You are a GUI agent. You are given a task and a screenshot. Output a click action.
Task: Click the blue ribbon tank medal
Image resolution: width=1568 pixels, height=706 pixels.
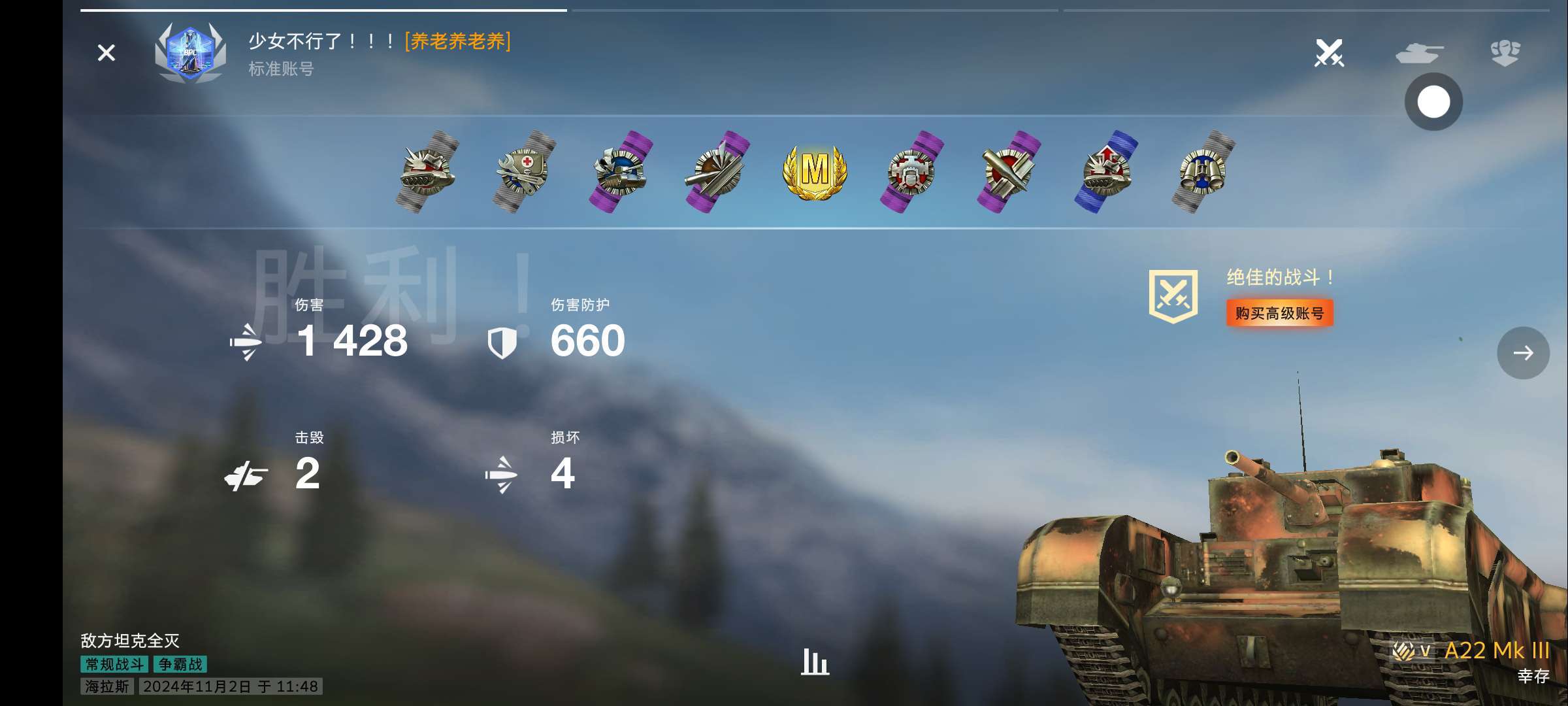[1106, 171]
